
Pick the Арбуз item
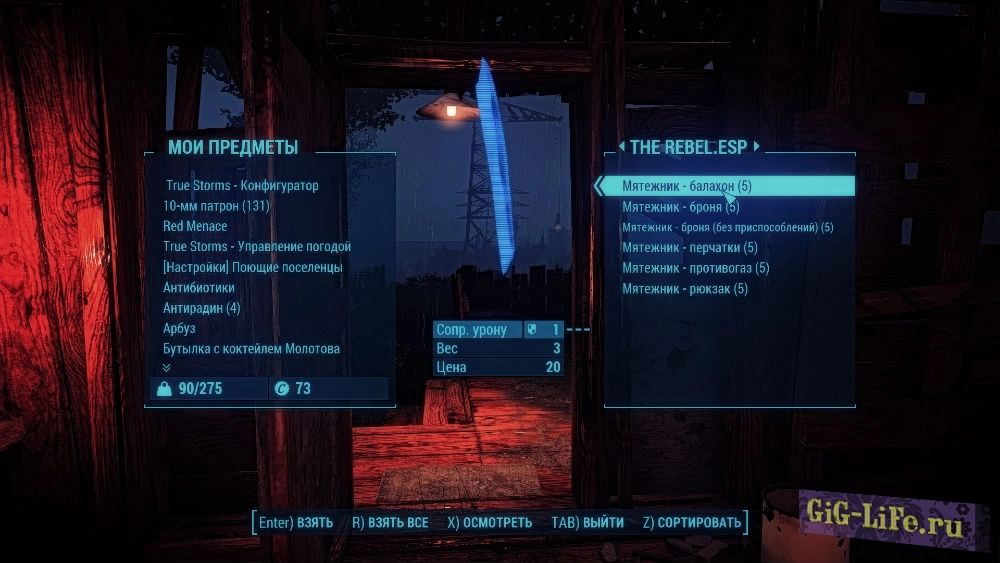tap(179, 328)
